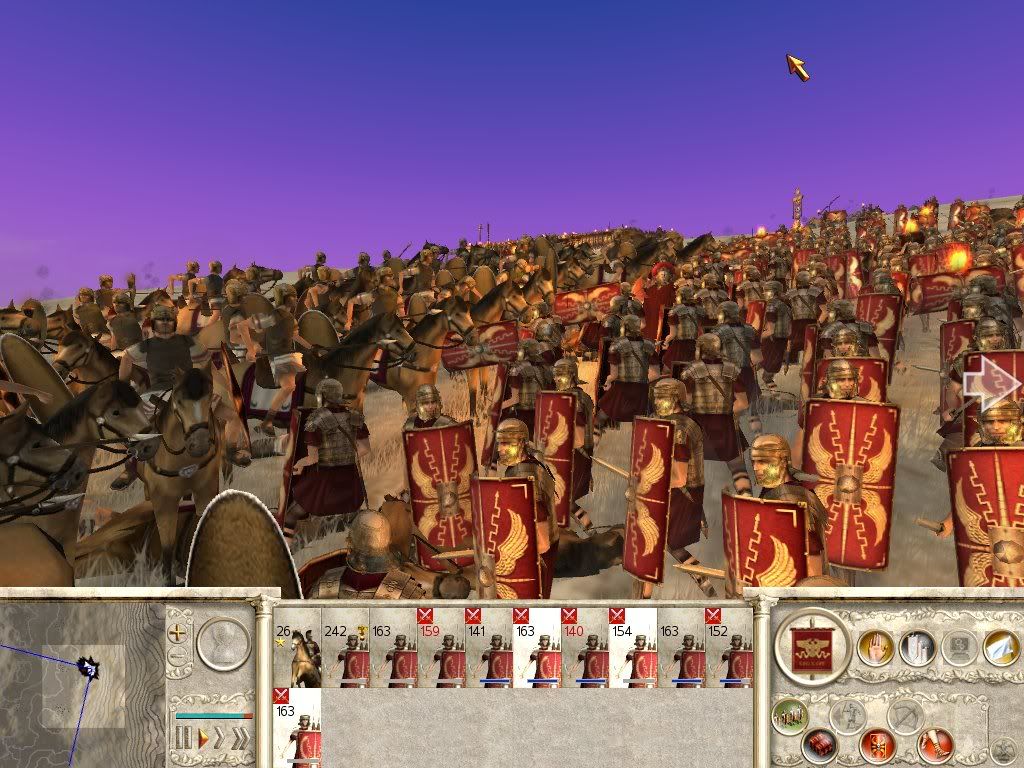1024x768 pixels.
Task: Toggle run mode with the sandaled foot icon
Action: pos(937,745)
